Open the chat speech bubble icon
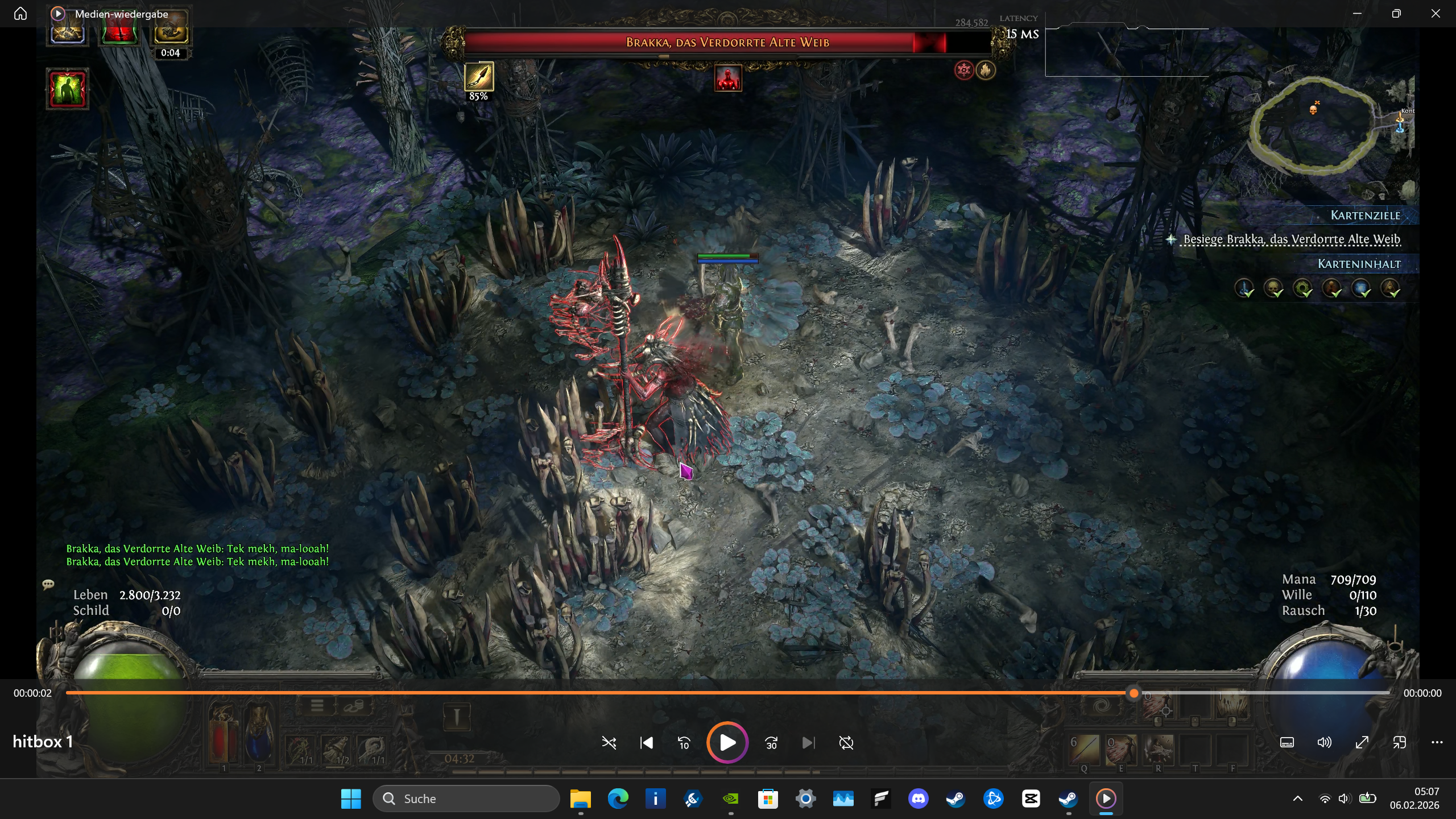 pyautogui.click(x=48, y=584)
